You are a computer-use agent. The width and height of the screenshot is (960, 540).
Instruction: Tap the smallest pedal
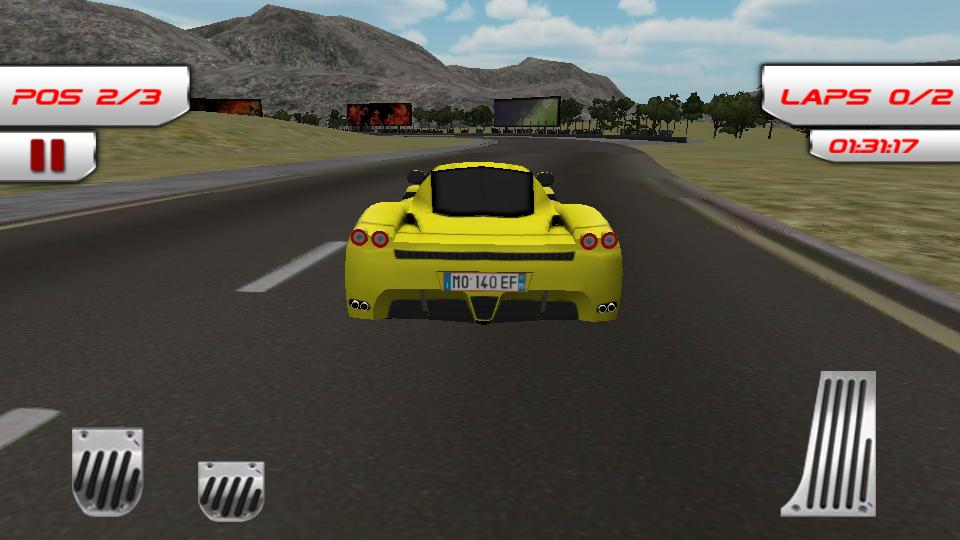pos(231,490)
